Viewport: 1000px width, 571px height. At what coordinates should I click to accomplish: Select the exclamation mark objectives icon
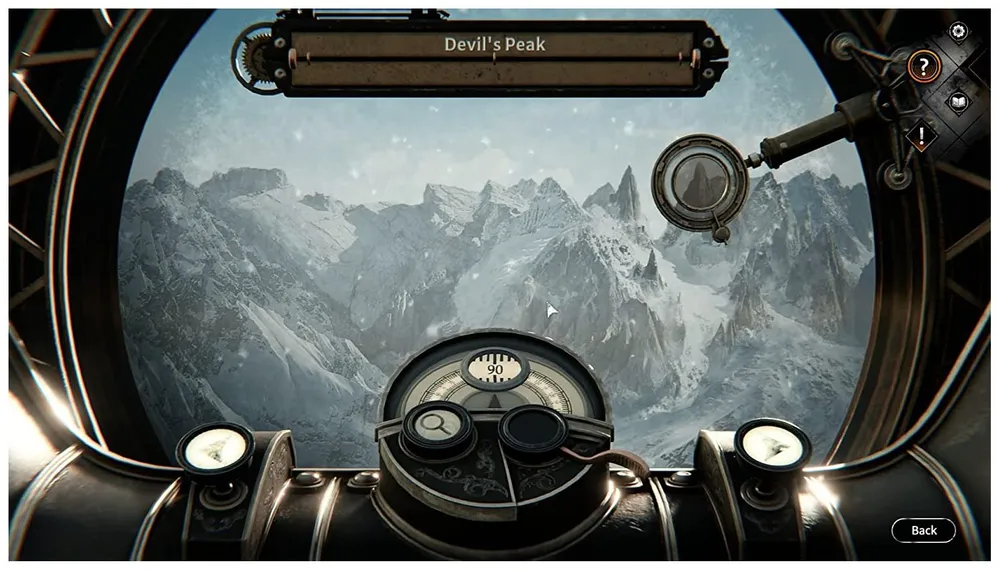pos(921,133)
